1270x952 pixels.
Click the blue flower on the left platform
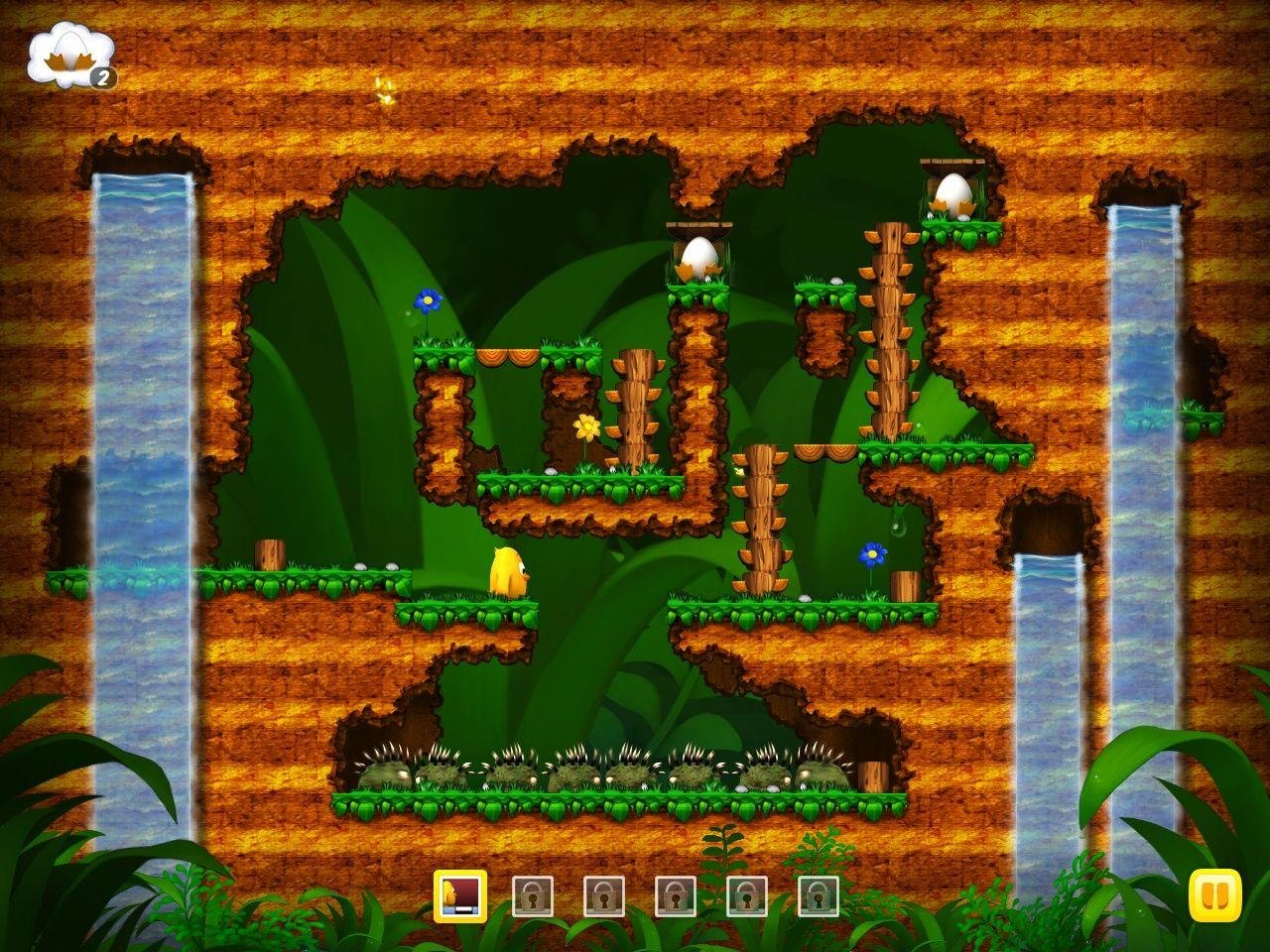[427, 299]
